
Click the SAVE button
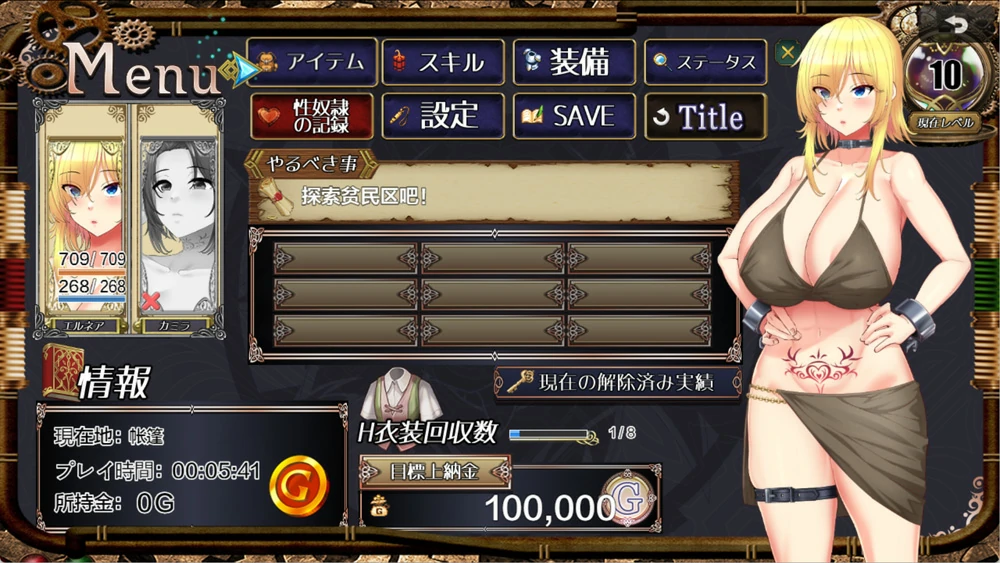[574, 116]
